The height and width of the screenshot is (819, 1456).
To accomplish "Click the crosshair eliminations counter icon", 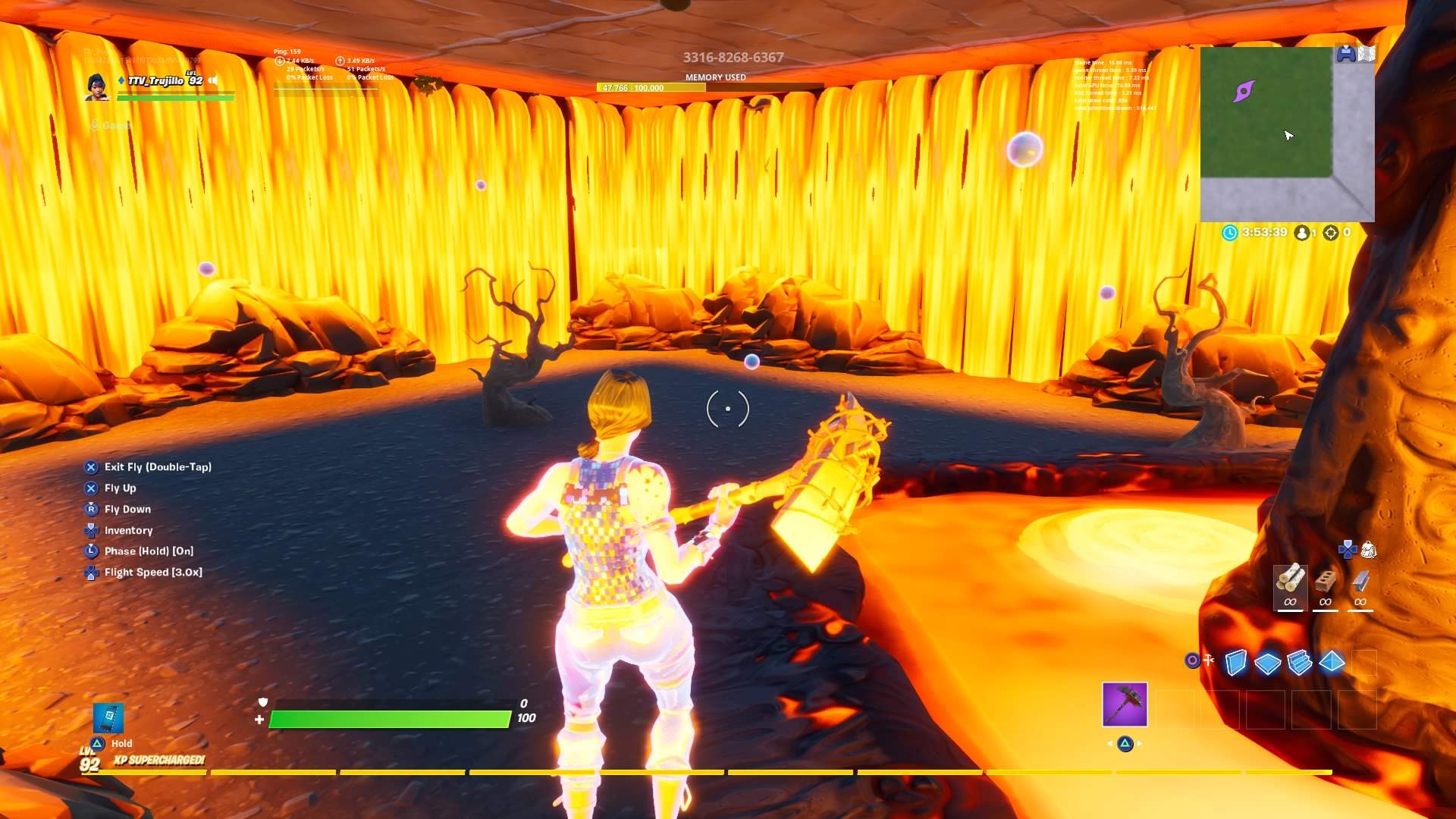I will point(1331,234).
